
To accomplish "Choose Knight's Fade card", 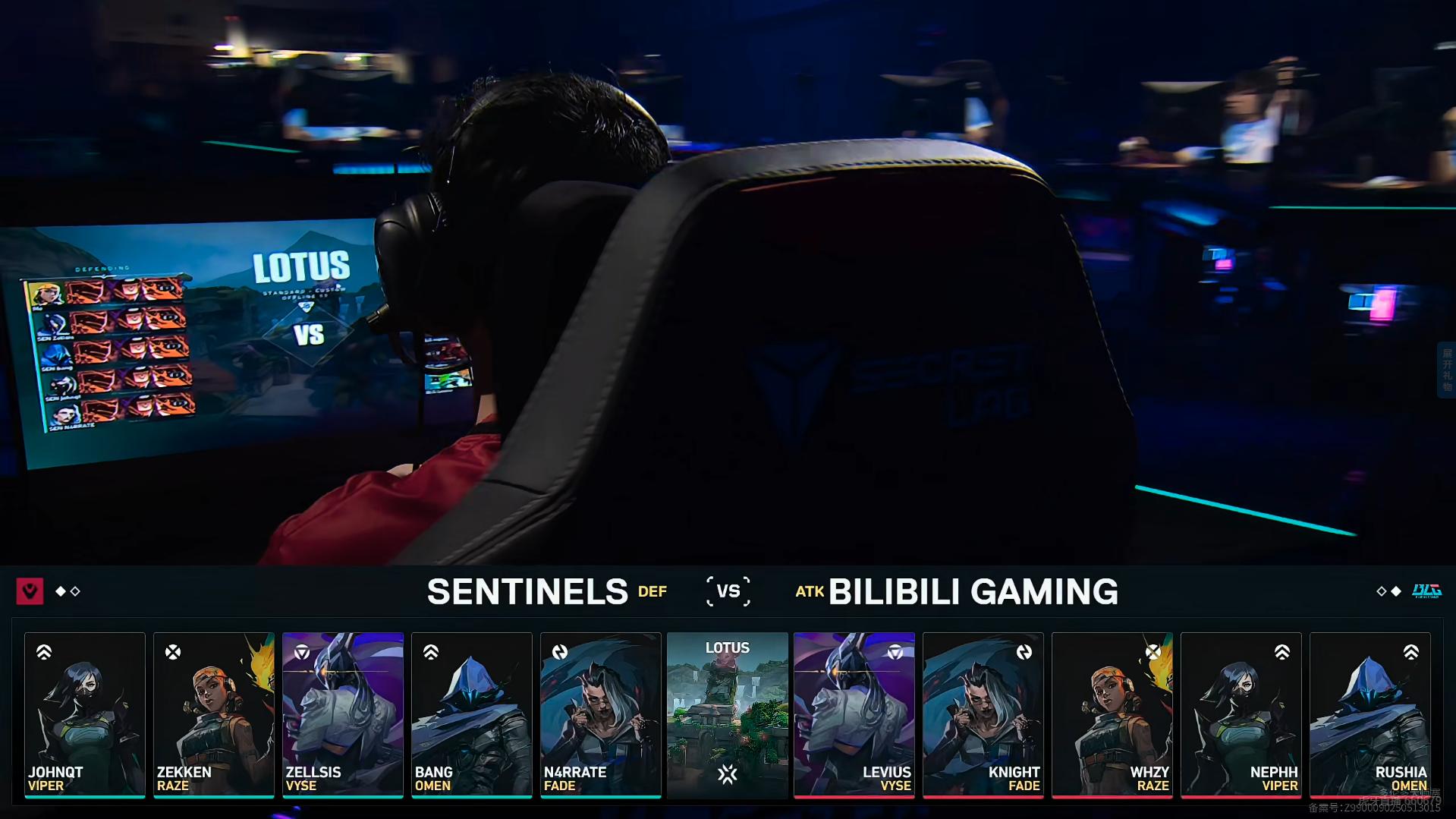I will [x=983, y=714].
